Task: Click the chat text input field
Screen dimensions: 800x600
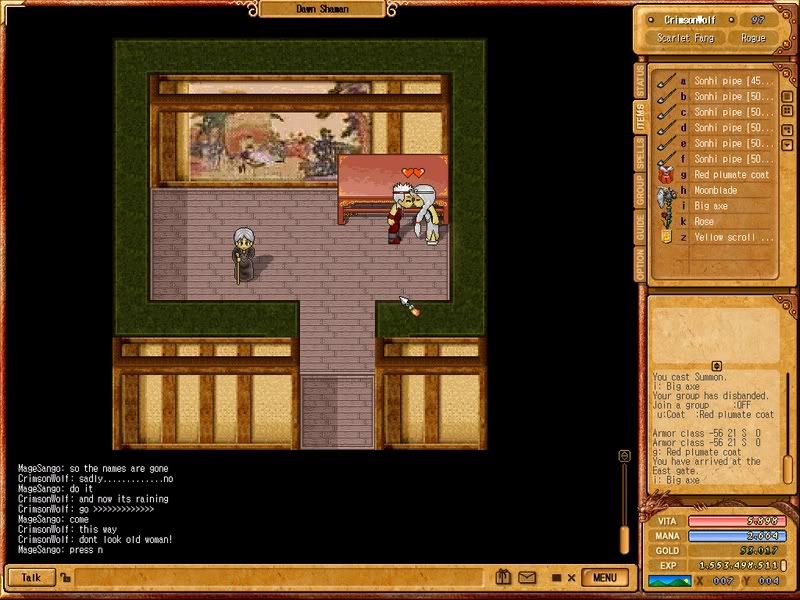Action: pos(280,577)
